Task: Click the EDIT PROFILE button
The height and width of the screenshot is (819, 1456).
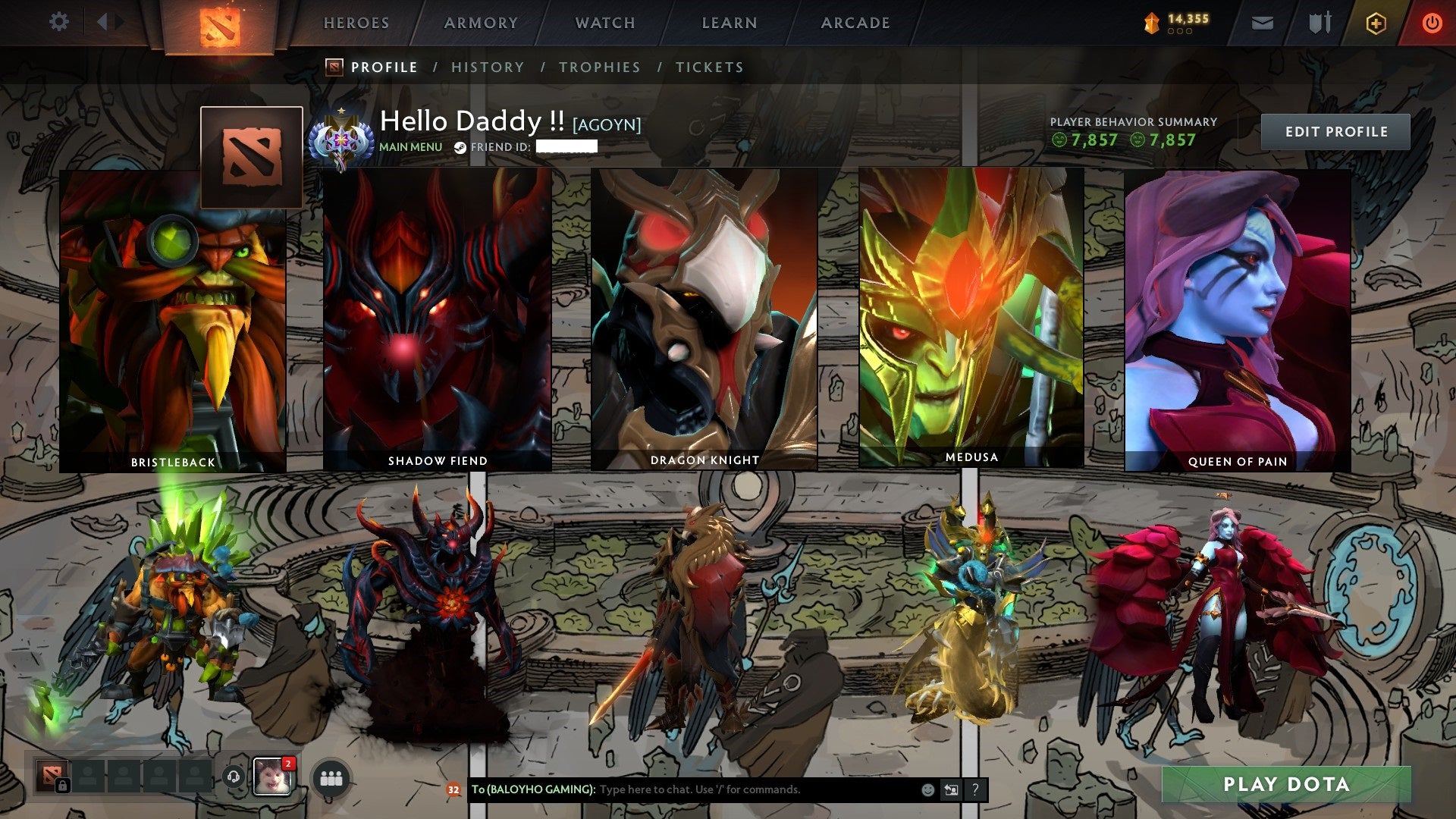Action: coord(1336,131)
